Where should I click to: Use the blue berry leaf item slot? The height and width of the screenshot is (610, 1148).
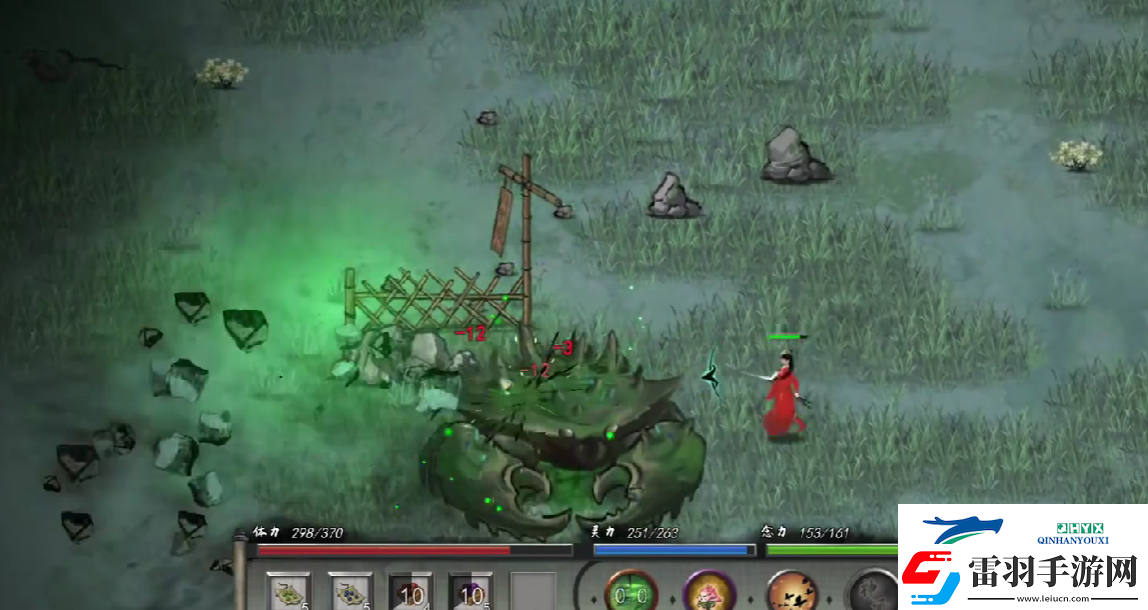click(x=350, y=591)
